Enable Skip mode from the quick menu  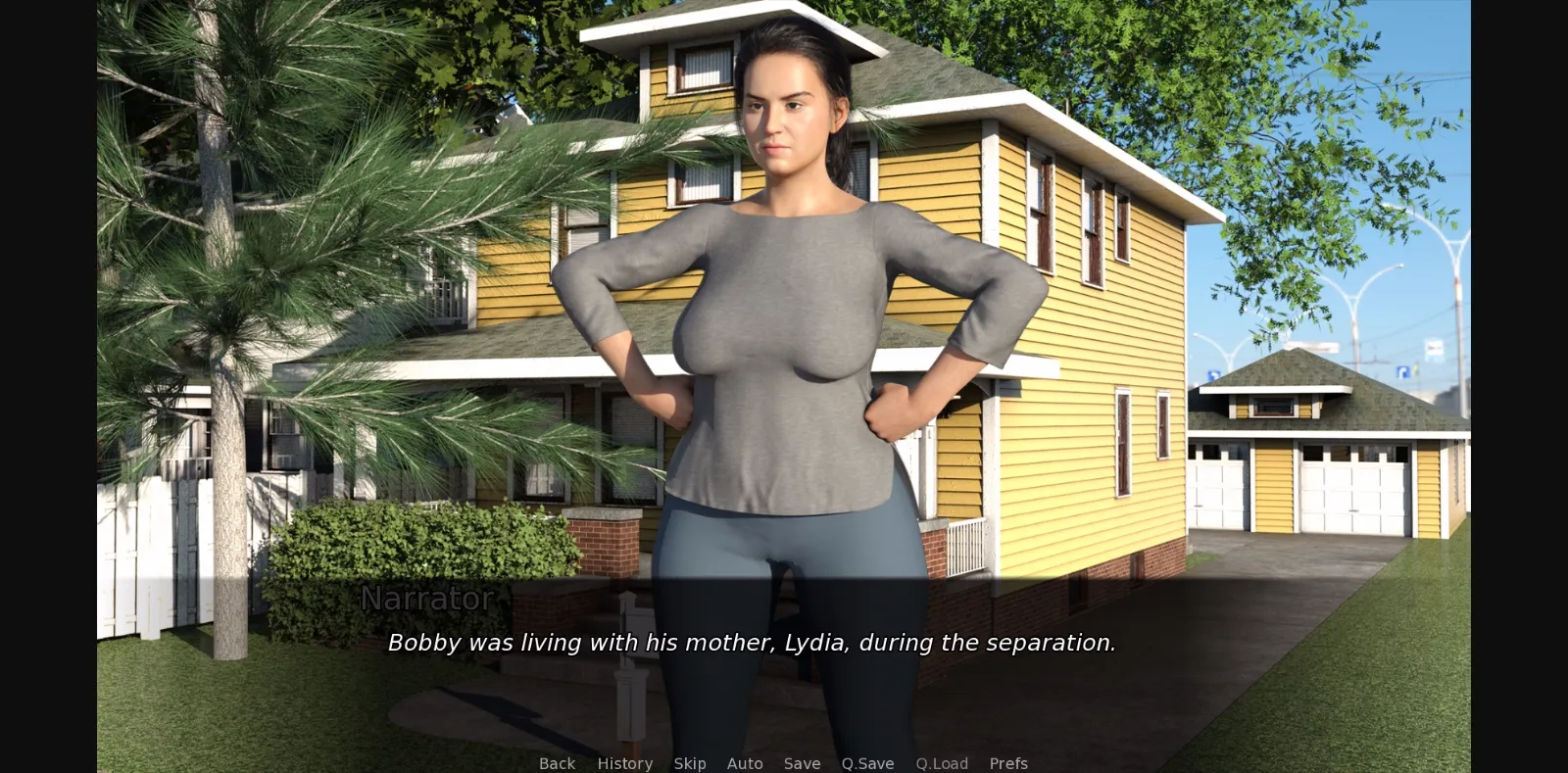[690, 763]
